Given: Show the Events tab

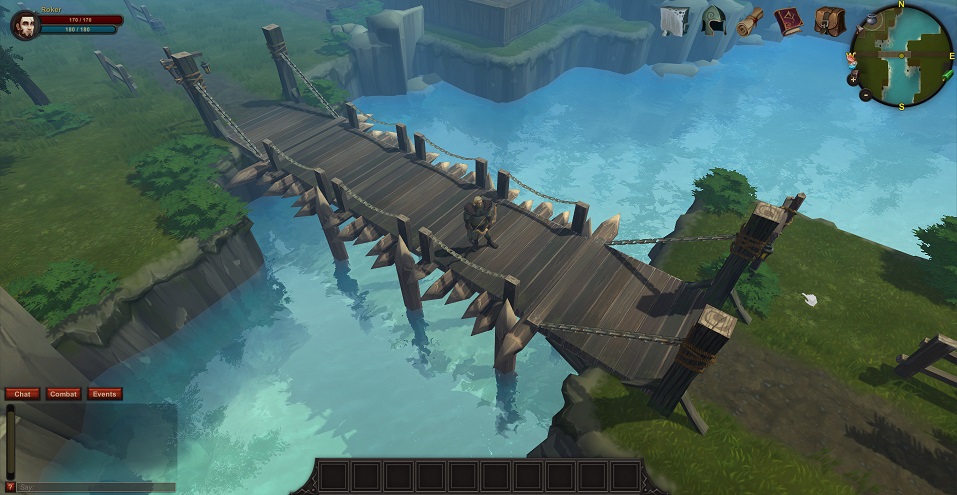Looking at the screenshot, I should coord(105,394).
